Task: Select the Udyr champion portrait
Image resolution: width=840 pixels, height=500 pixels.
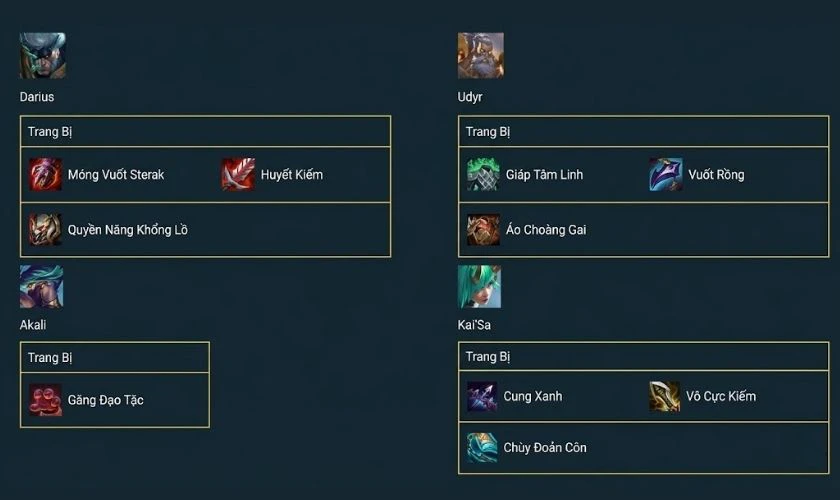Action: click(480, 56)
